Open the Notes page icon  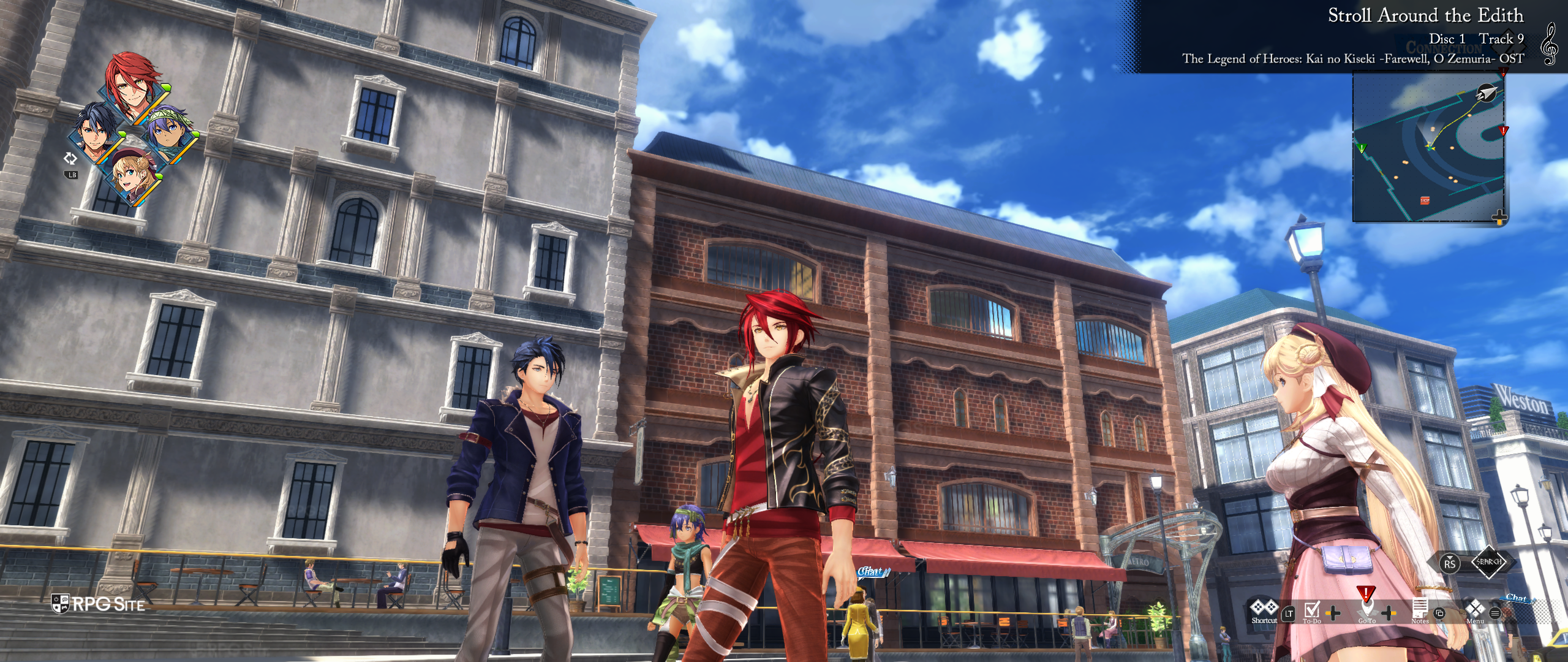coord(1419,611)
